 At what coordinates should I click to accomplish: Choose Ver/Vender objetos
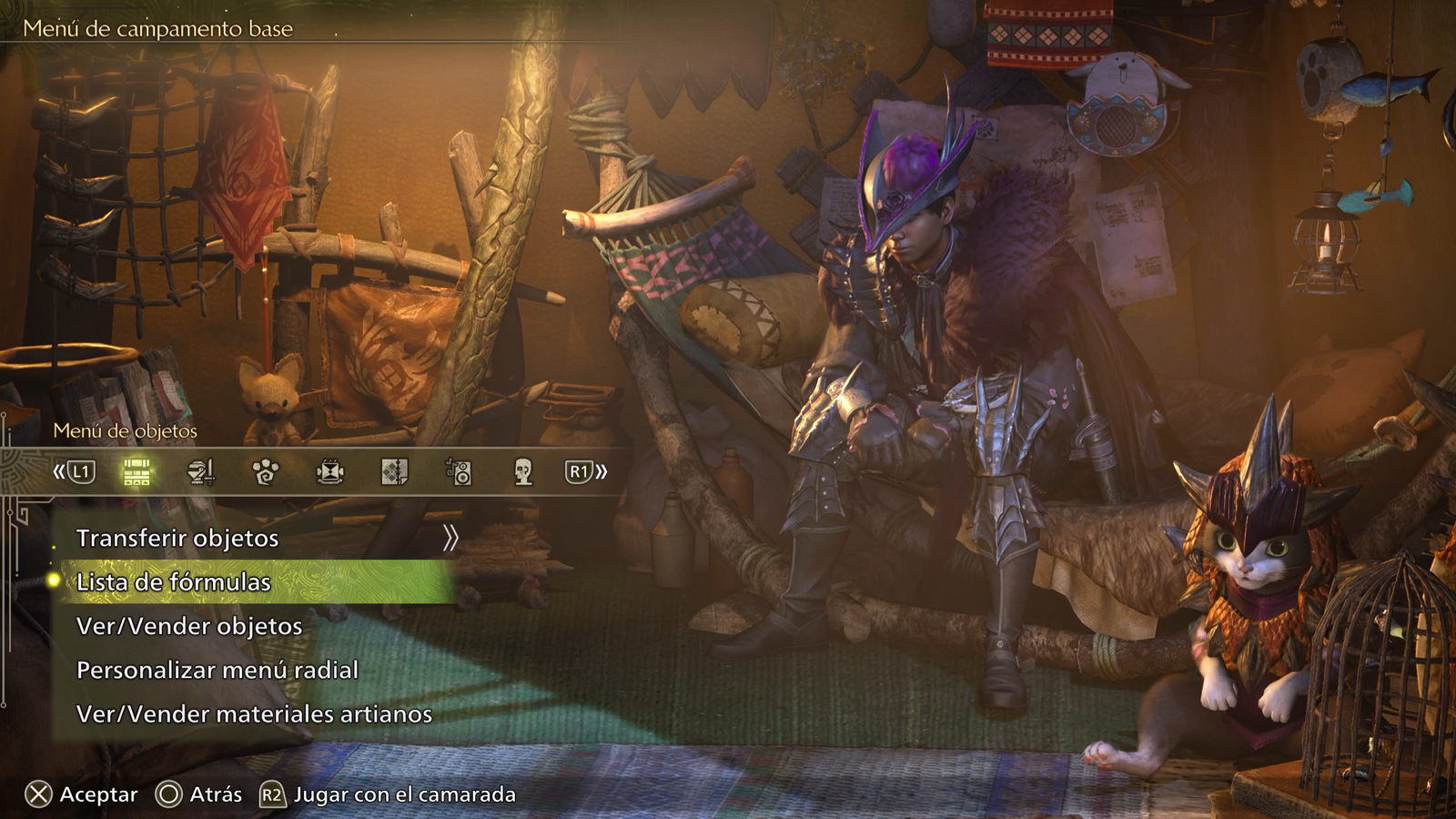(189, 626)
